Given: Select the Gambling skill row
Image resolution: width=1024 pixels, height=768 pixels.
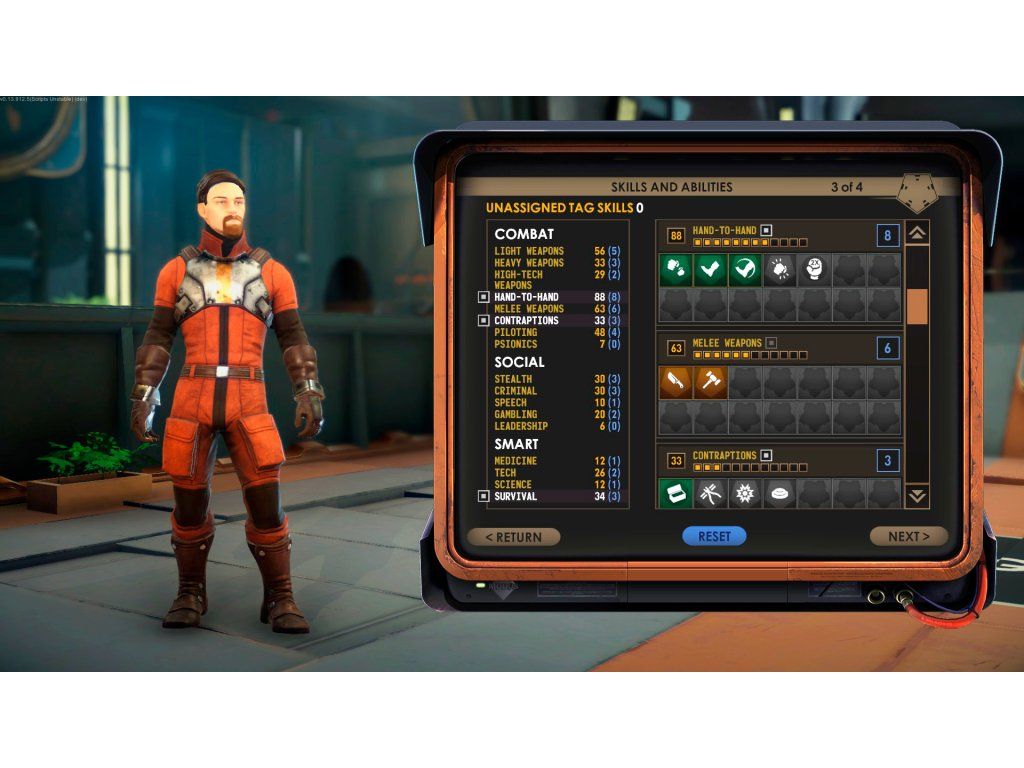Looking at the screenshot, I should [516, 414].
